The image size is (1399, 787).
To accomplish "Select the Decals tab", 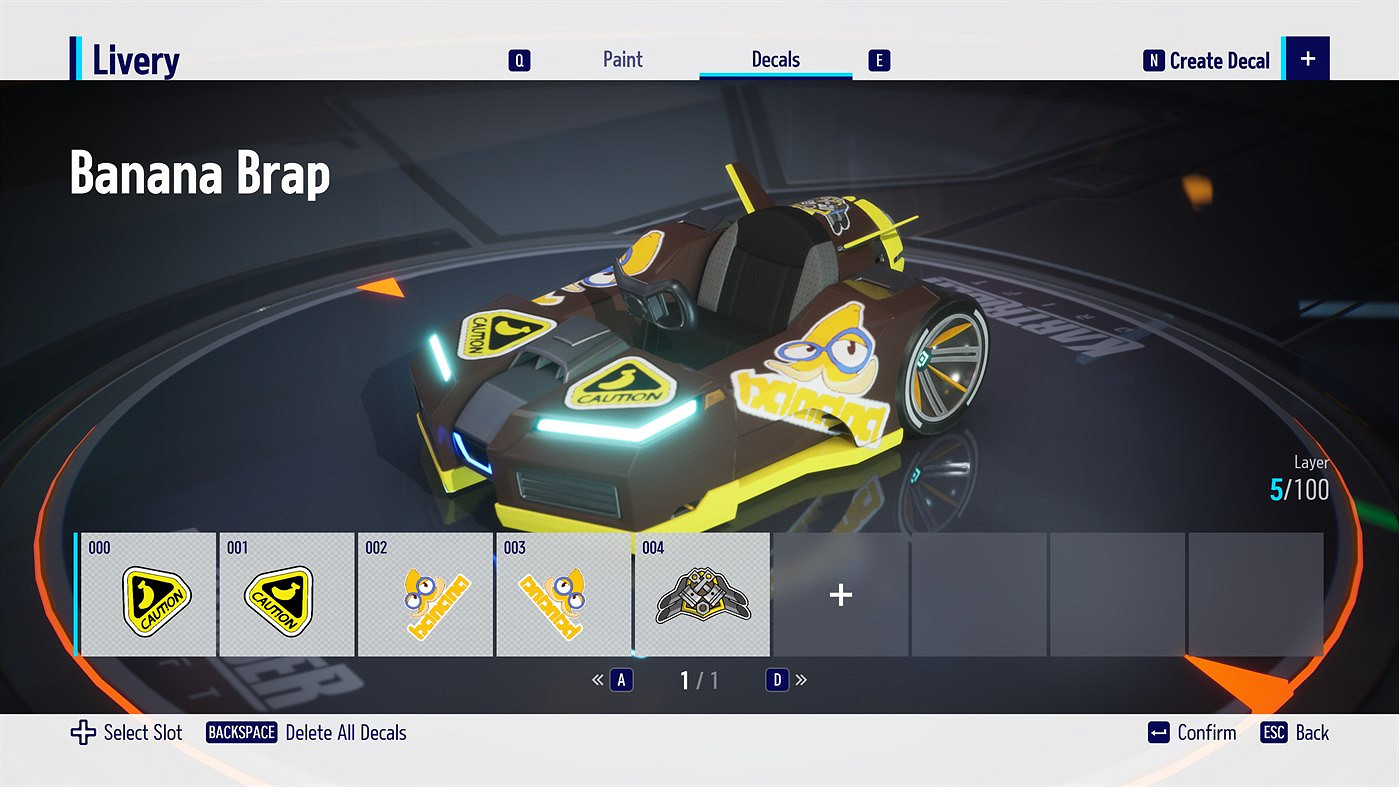I will point(775,60).
